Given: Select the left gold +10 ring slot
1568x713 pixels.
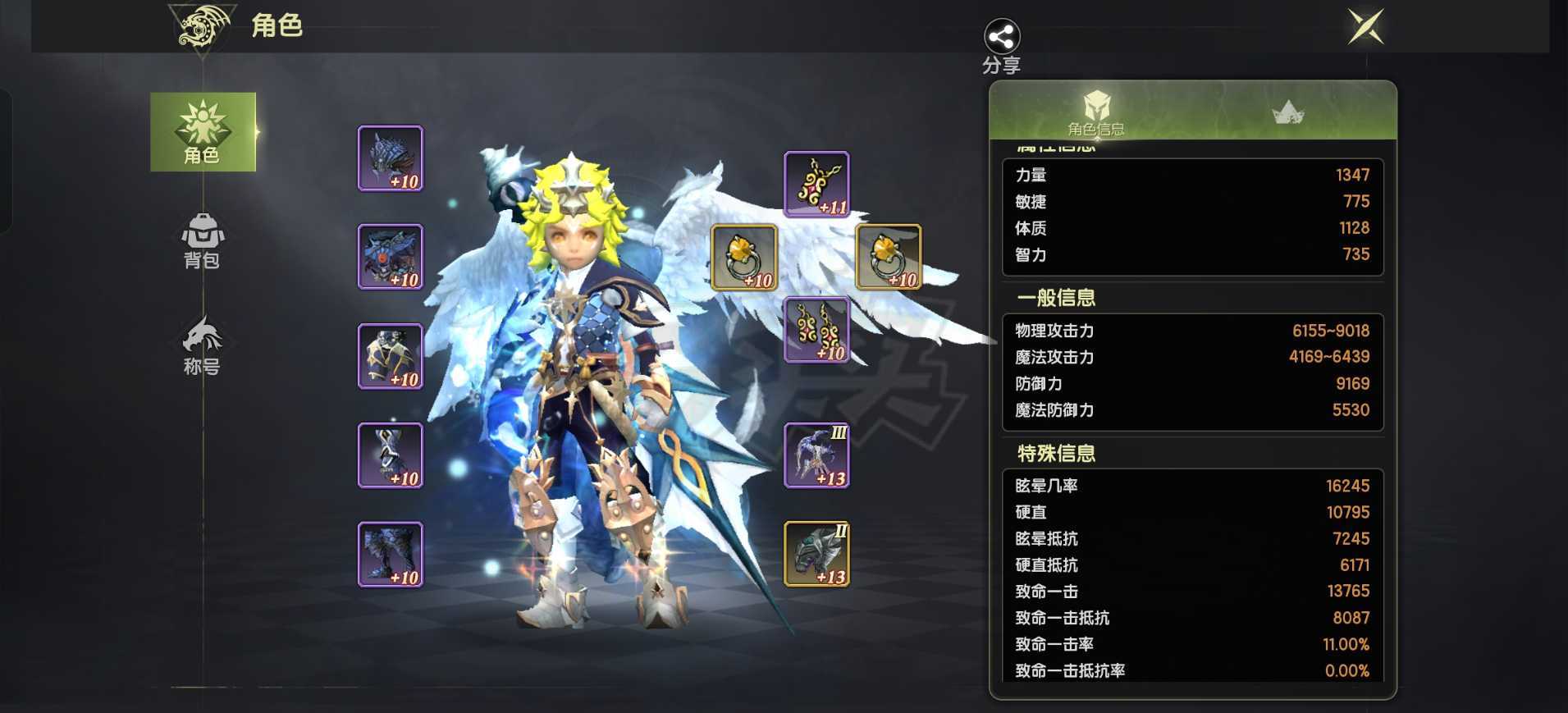Looking at the screenshot, I should point(744,258).
